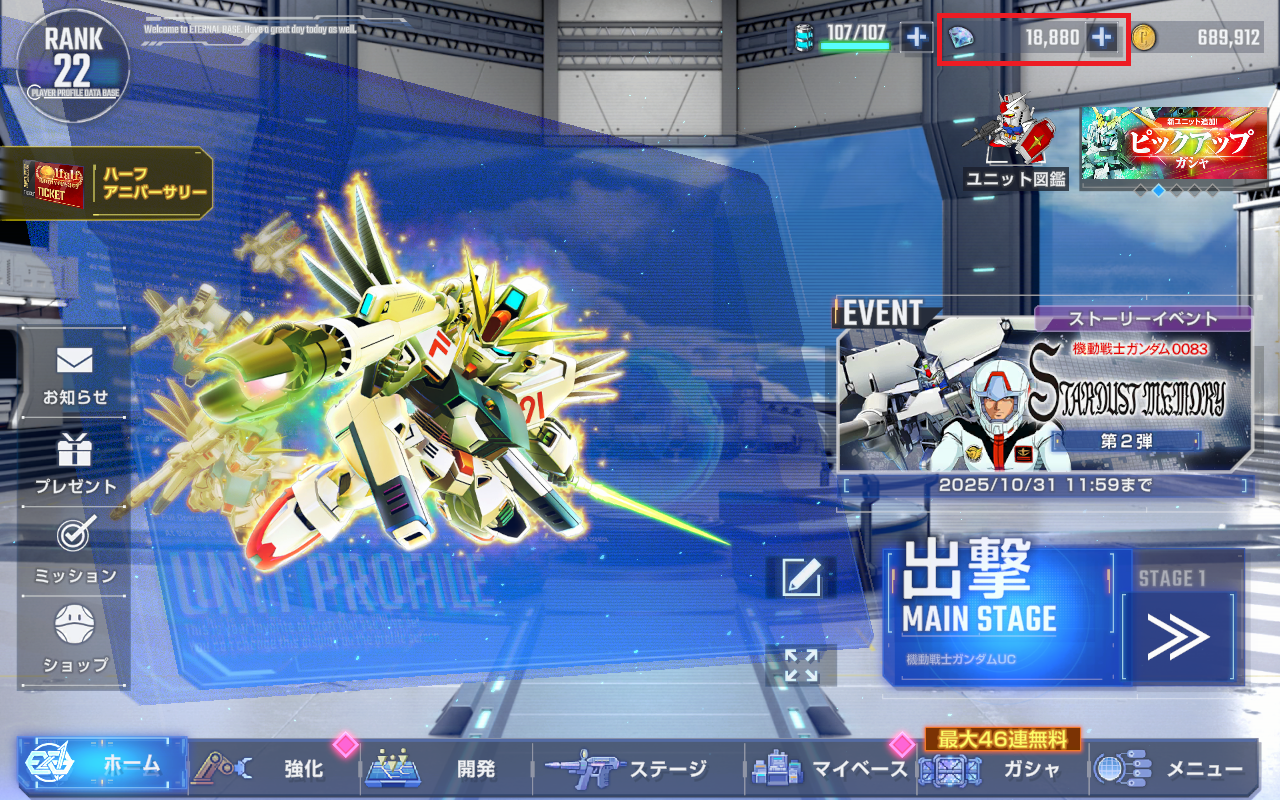Switch to the ガシャ gacha tab
This screenshot has width=1280, height=800.
point(1002,768)
